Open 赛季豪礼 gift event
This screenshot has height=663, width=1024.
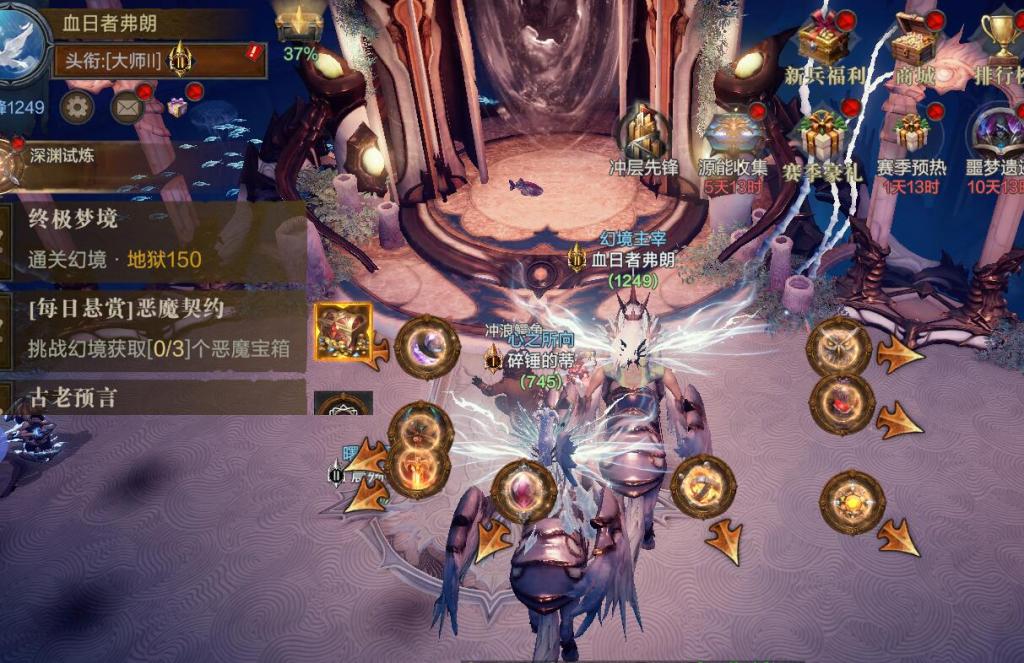pos(822,140)
